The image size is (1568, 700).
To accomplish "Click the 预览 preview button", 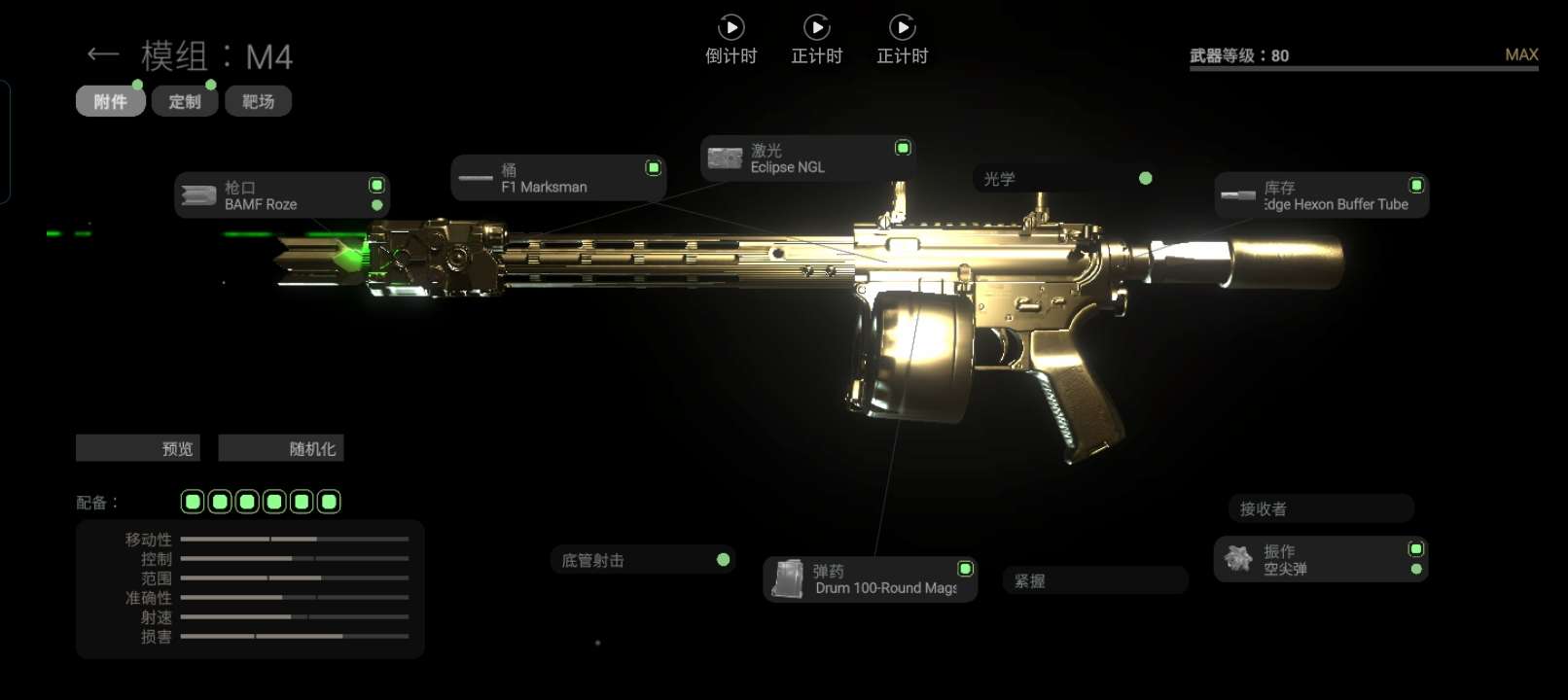I will point(138,448).
